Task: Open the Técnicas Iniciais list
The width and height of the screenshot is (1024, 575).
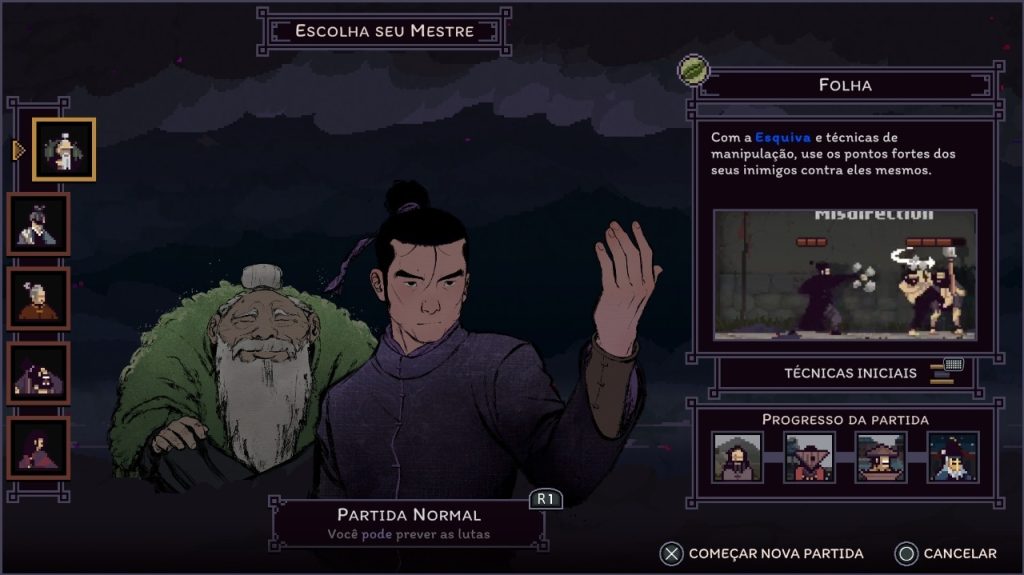Action: [x=848, y=373]
